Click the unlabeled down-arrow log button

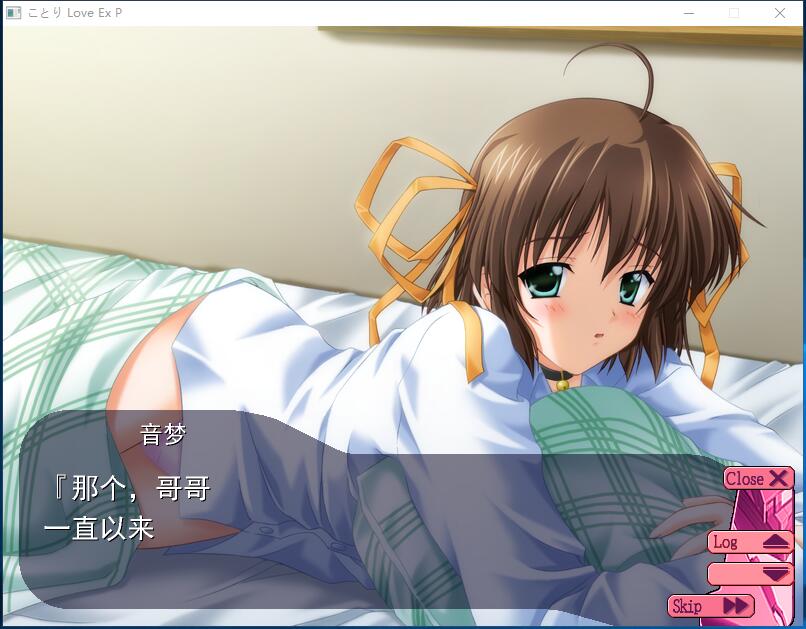click(750, 574)
